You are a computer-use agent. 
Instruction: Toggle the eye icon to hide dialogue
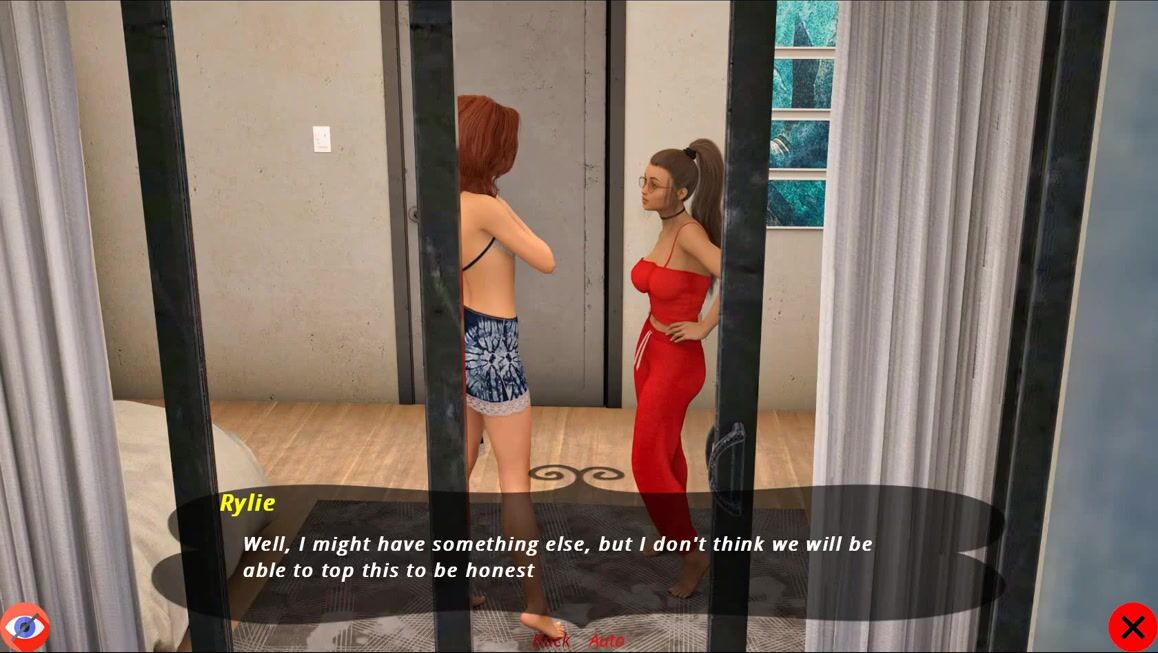point(25,627)
